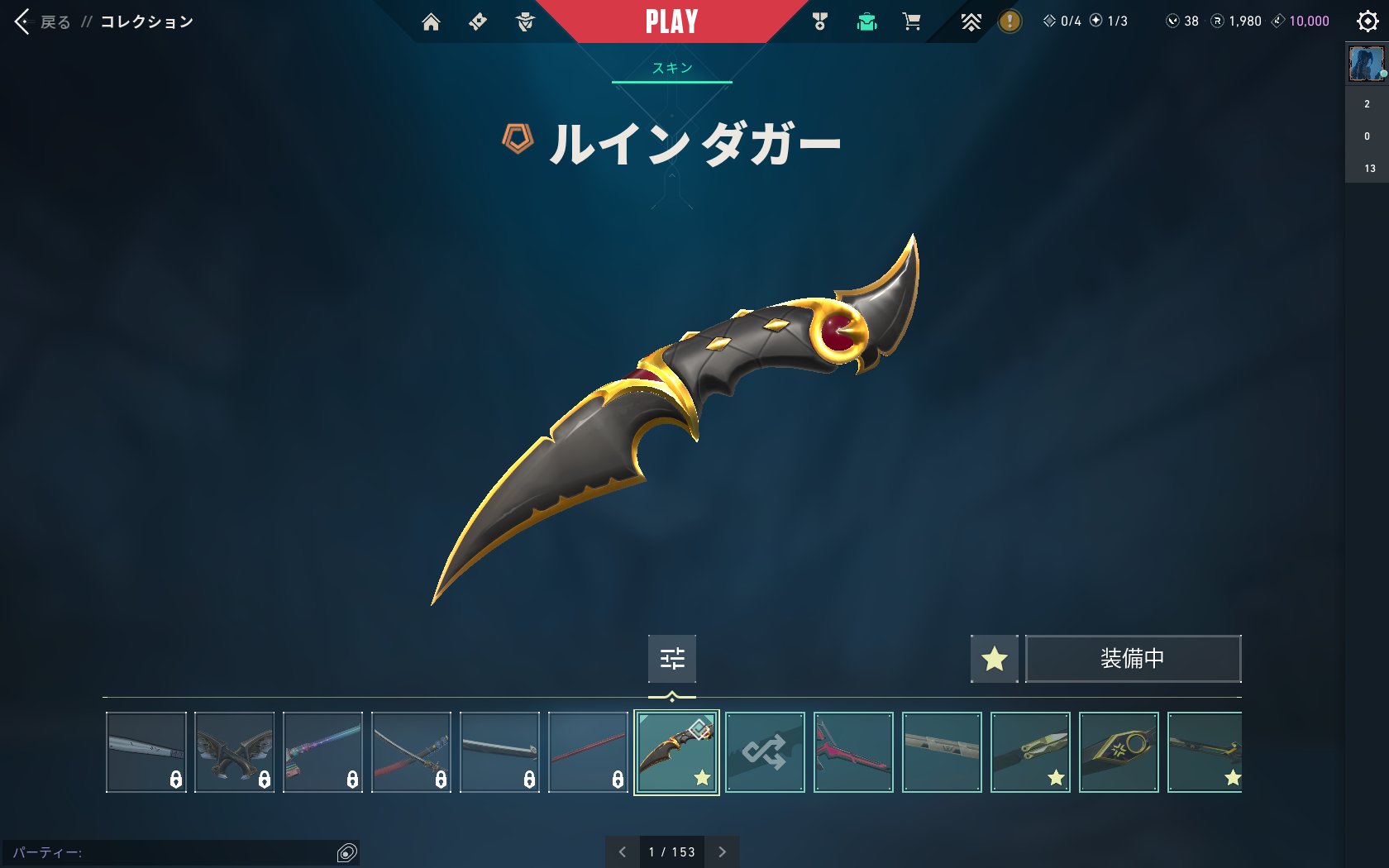The image size is (1389, 868).
Task: Open the yellow alert notification icon
Action: (1009, 21)
